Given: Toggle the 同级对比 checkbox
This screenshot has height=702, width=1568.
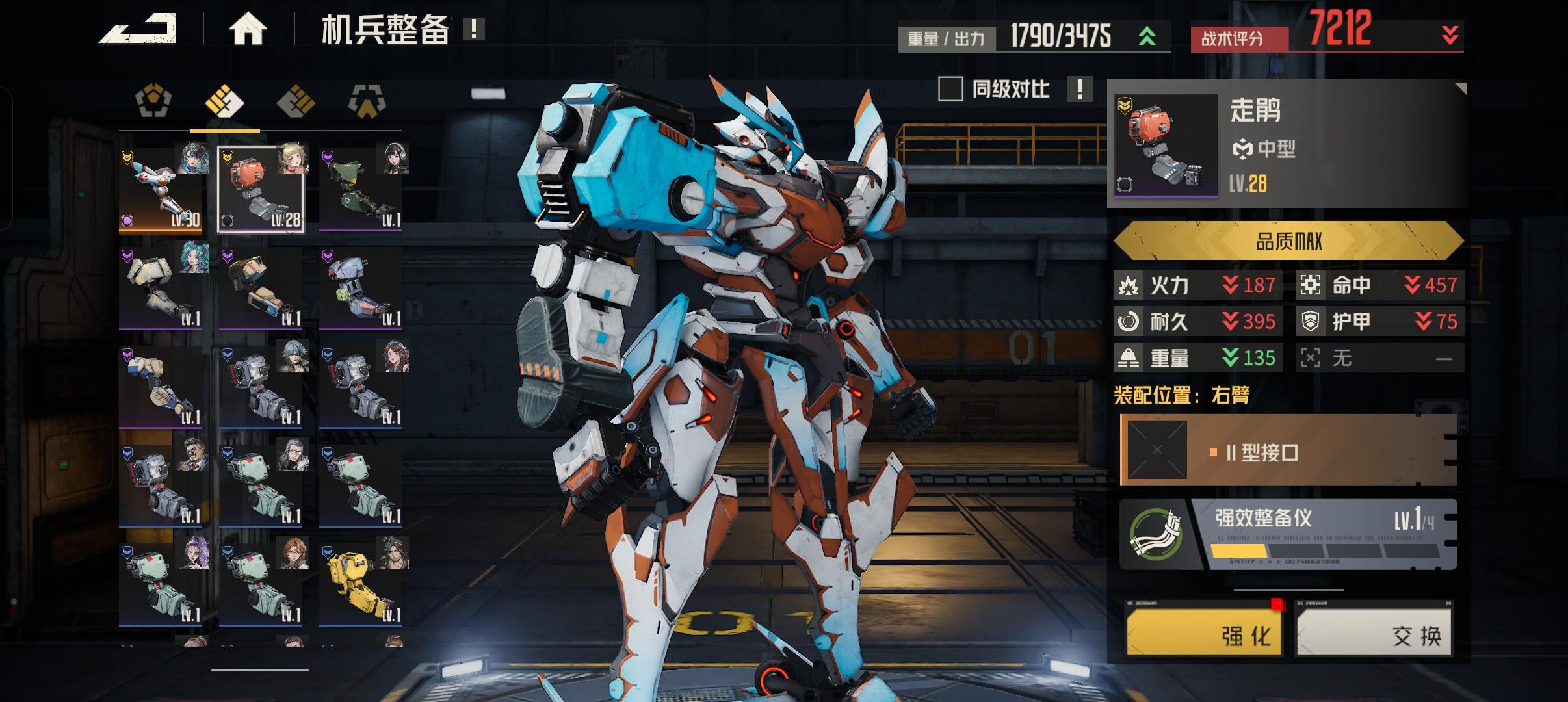Looking at the screenshot, I should pyautogui.click(x=950, y=89).
